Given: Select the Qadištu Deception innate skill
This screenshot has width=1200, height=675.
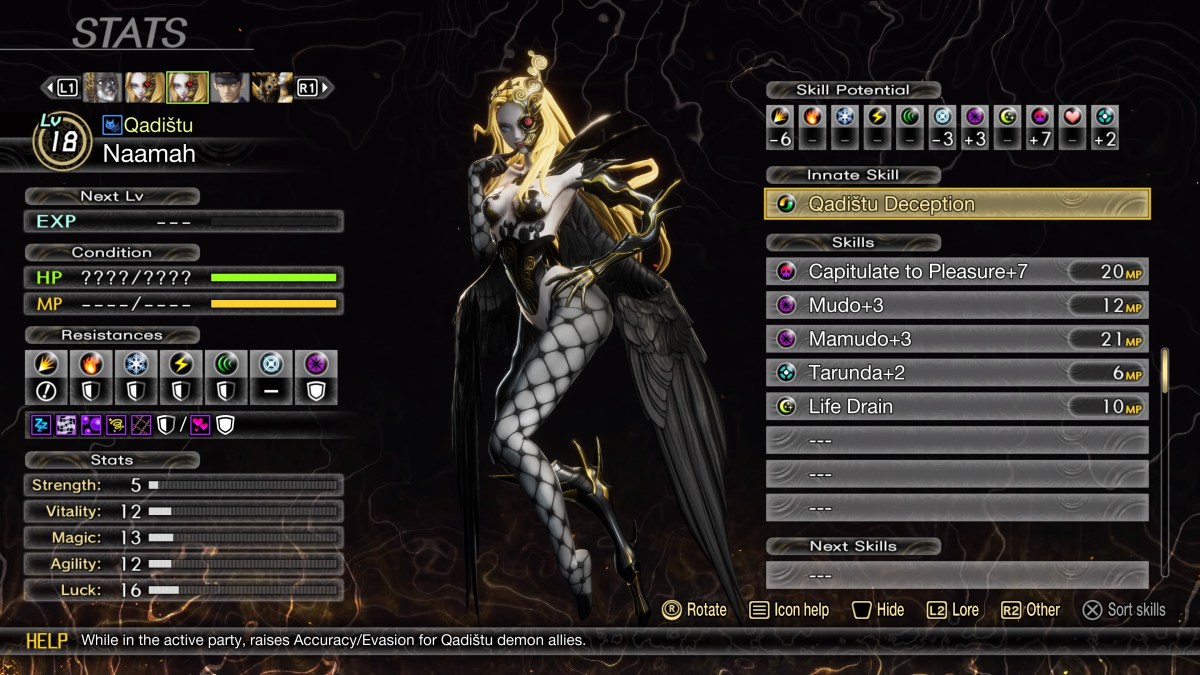Looking at the screenshot, I should tap(957, 204).
